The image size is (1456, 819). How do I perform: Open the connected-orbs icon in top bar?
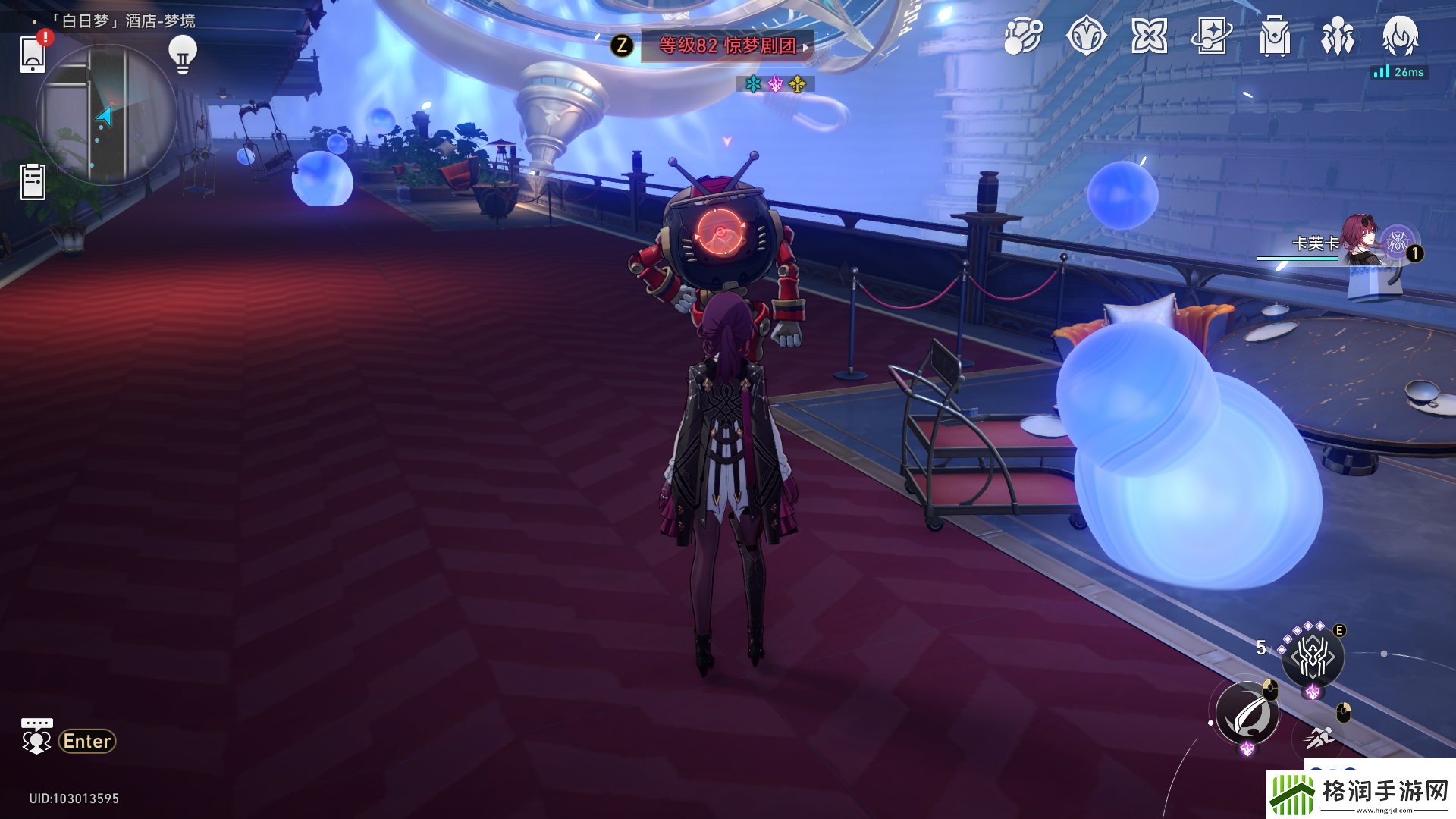pos(1023,36)
